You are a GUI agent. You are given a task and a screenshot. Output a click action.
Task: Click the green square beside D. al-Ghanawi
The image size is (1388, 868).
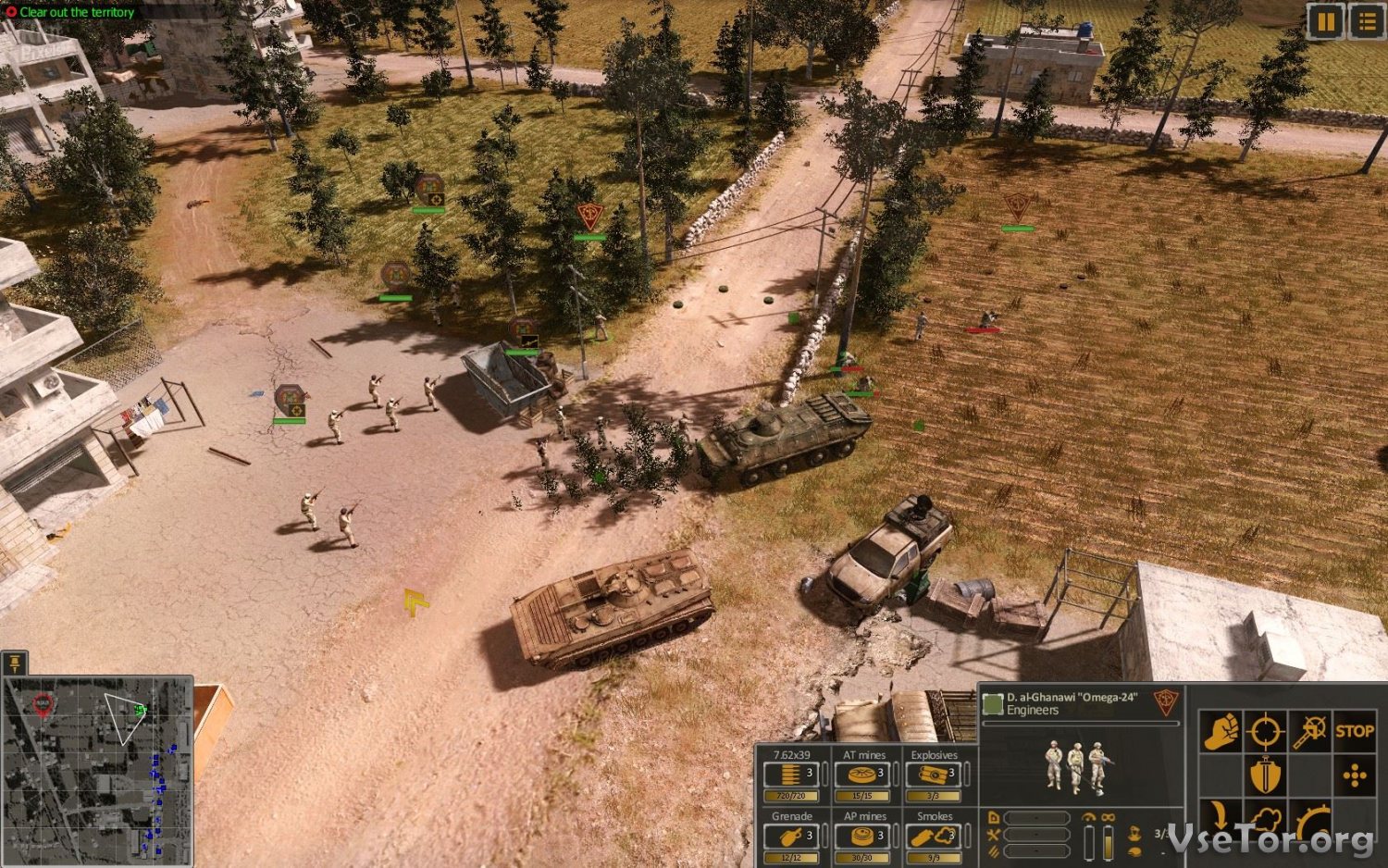coord(993,704)
